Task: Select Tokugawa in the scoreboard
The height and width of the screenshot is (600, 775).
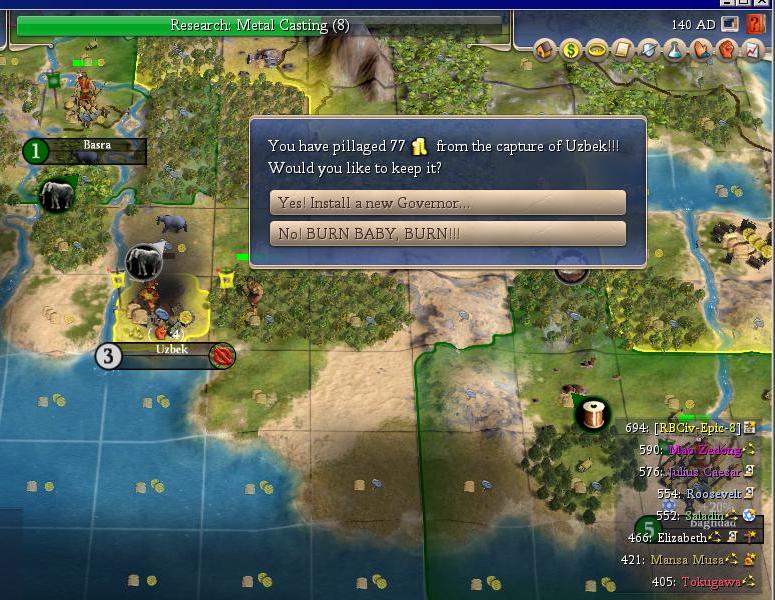Action: click(713, 582)
